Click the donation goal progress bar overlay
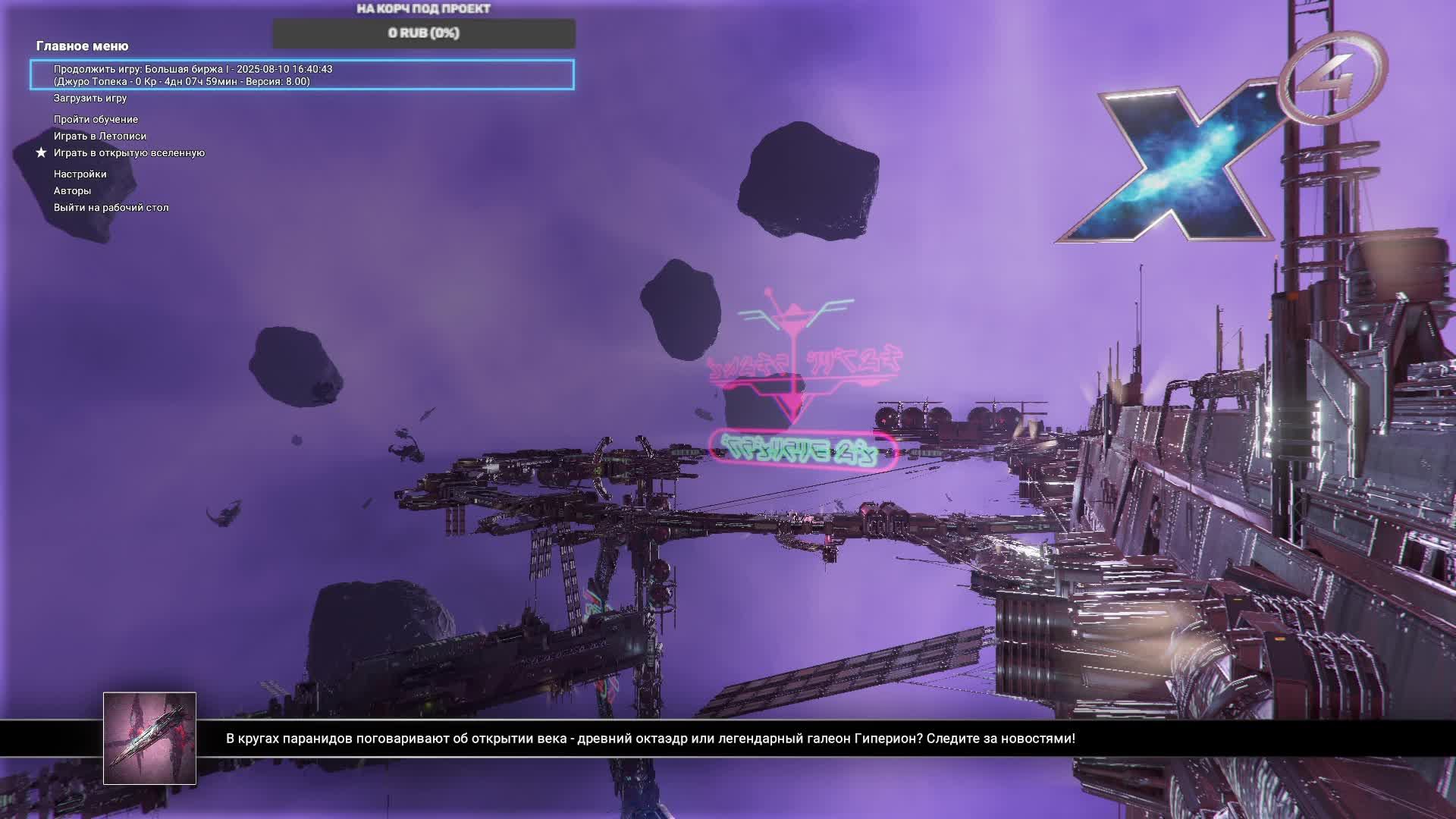Screen dimensions: 1456x819 423,33
